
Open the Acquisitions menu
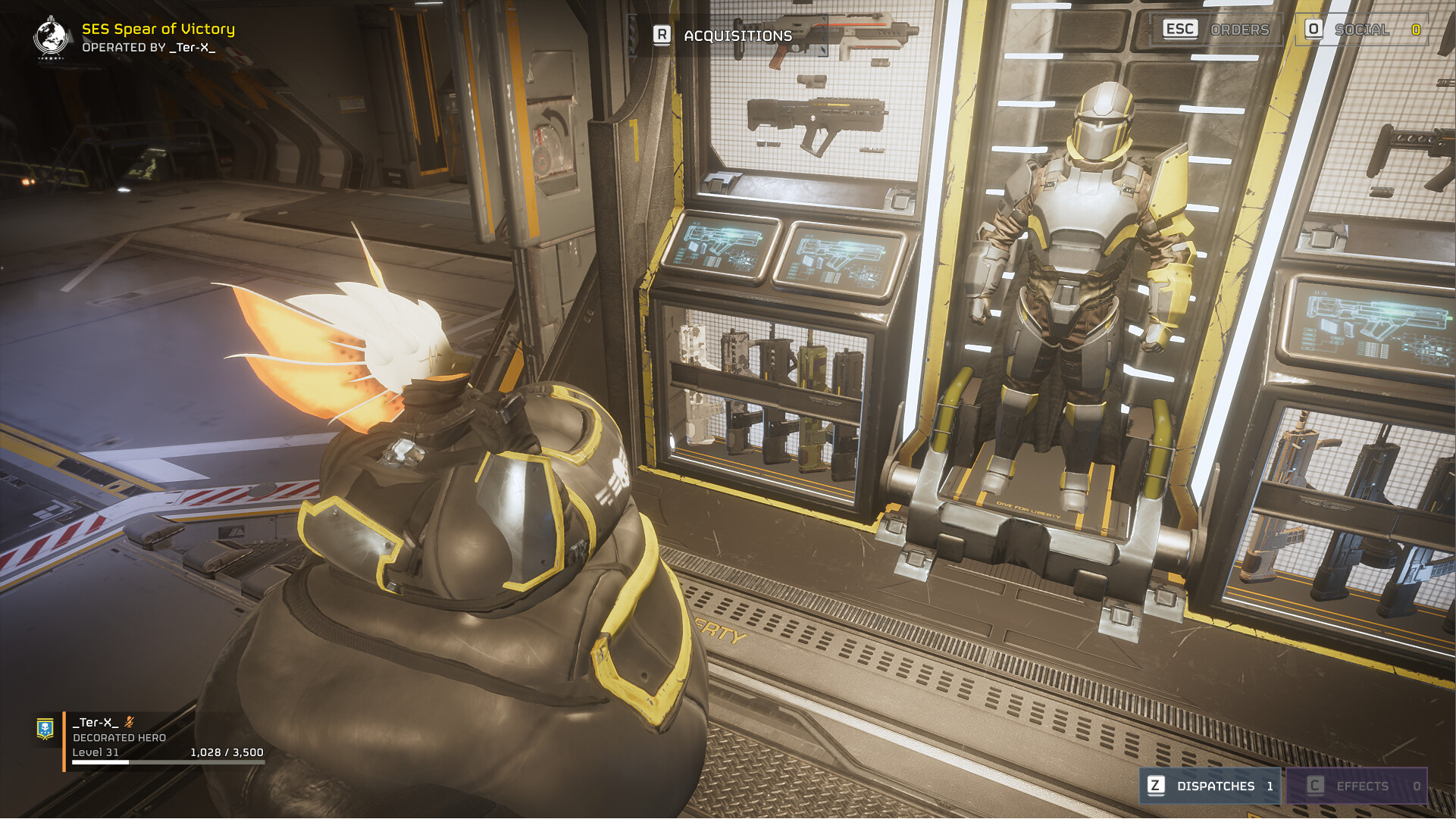(723, 35)
